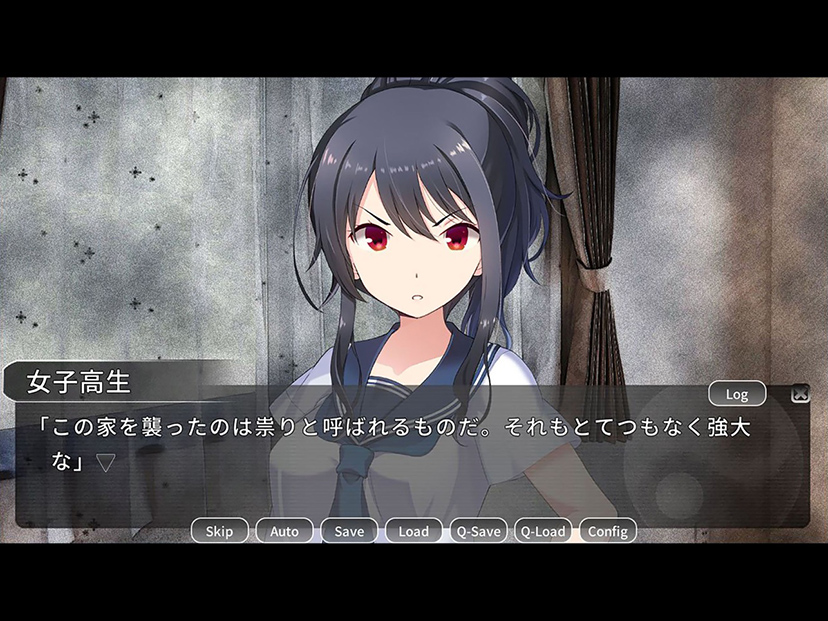828x621 pixels.
Task: Activate Skip mode
Action: [219, 531]
